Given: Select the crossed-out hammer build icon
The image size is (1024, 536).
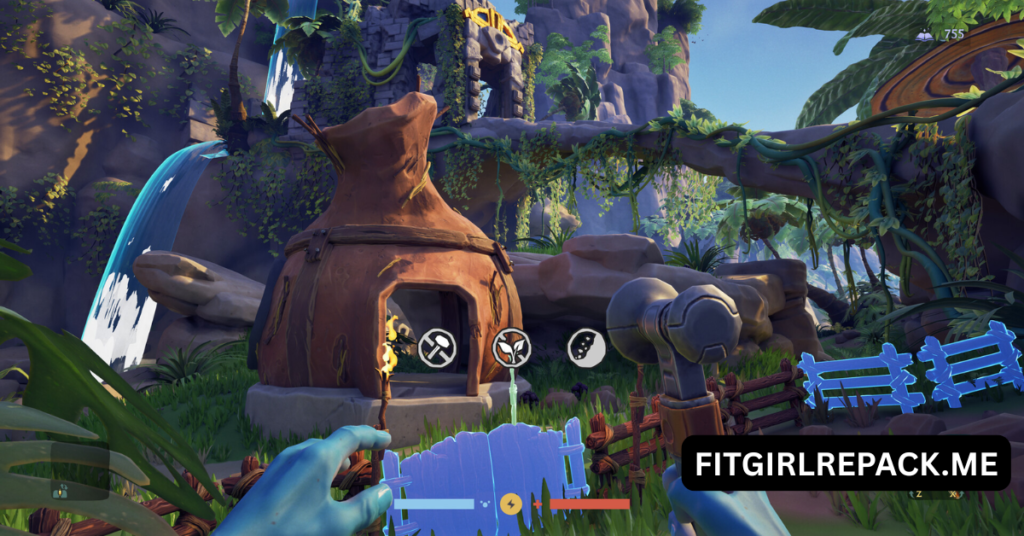Looking at the screenshot, I should tap(437, 346).
